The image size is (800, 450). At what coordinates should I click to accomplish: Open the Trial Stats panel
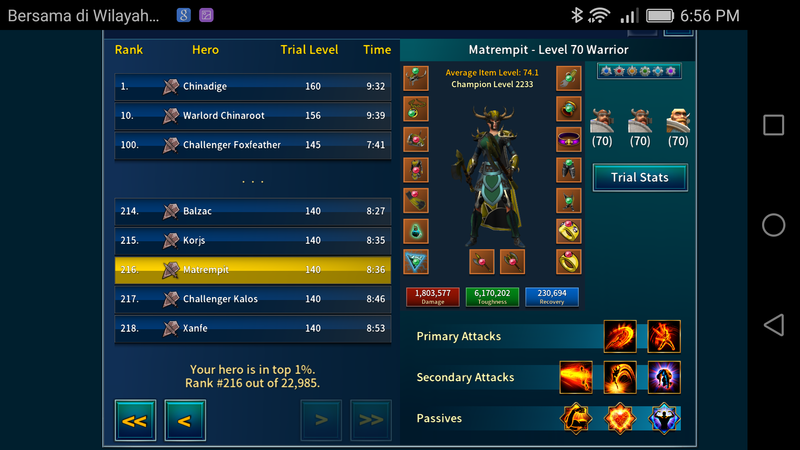click(x=640, y=178)
